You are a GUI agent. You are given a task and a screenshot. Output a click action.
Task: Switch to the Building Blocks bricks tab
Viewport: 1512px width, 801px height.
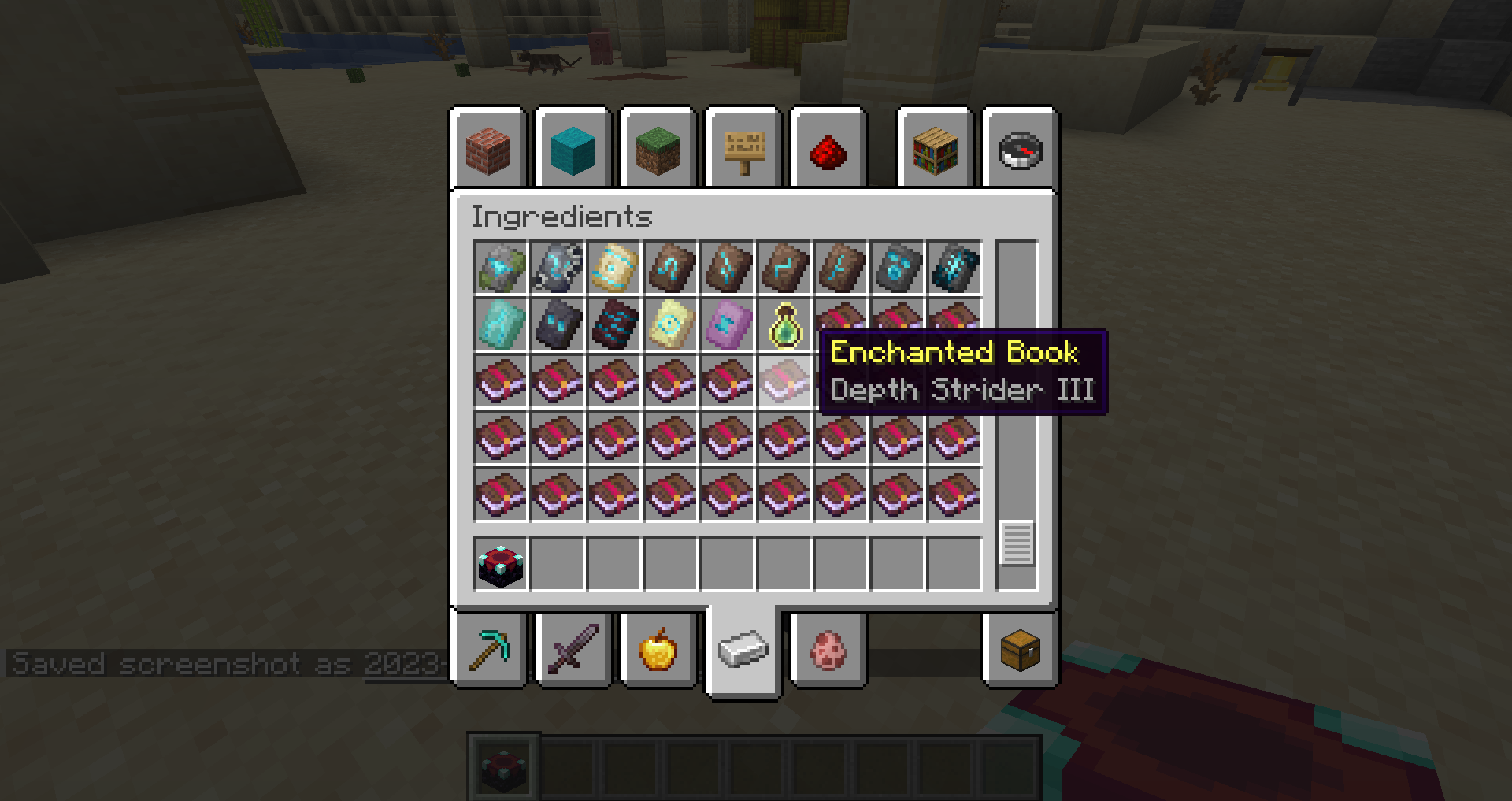click(489, 150)
